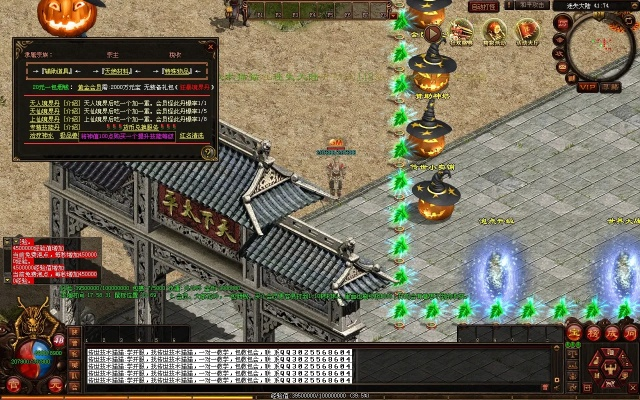Open the crossed weapons event icon
Image resolution: width=640 pixels, height=400 pixels.
point(462,32)
